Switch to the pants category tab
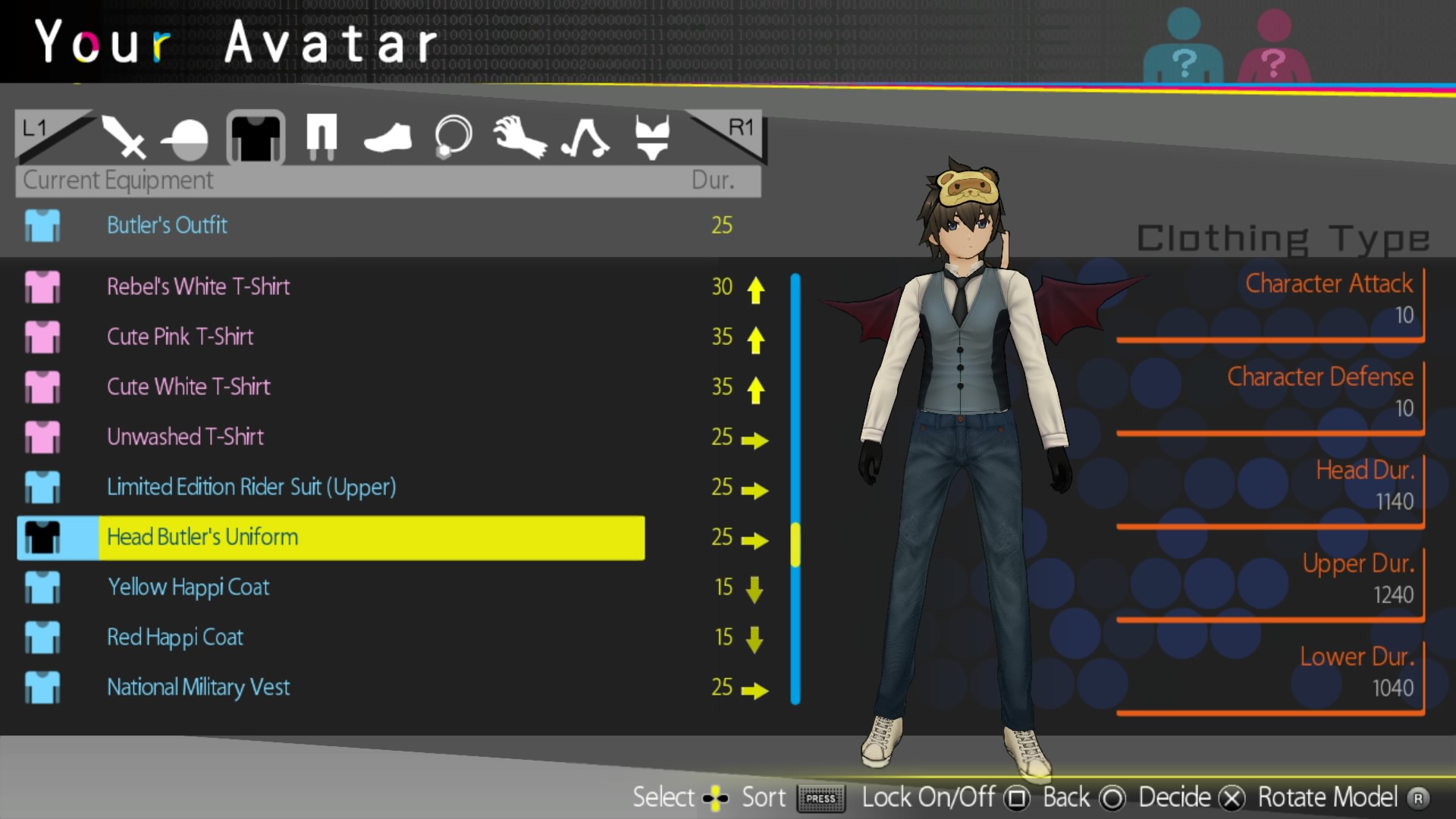Screen dimensions: 1456x819 tap(322, 138)
